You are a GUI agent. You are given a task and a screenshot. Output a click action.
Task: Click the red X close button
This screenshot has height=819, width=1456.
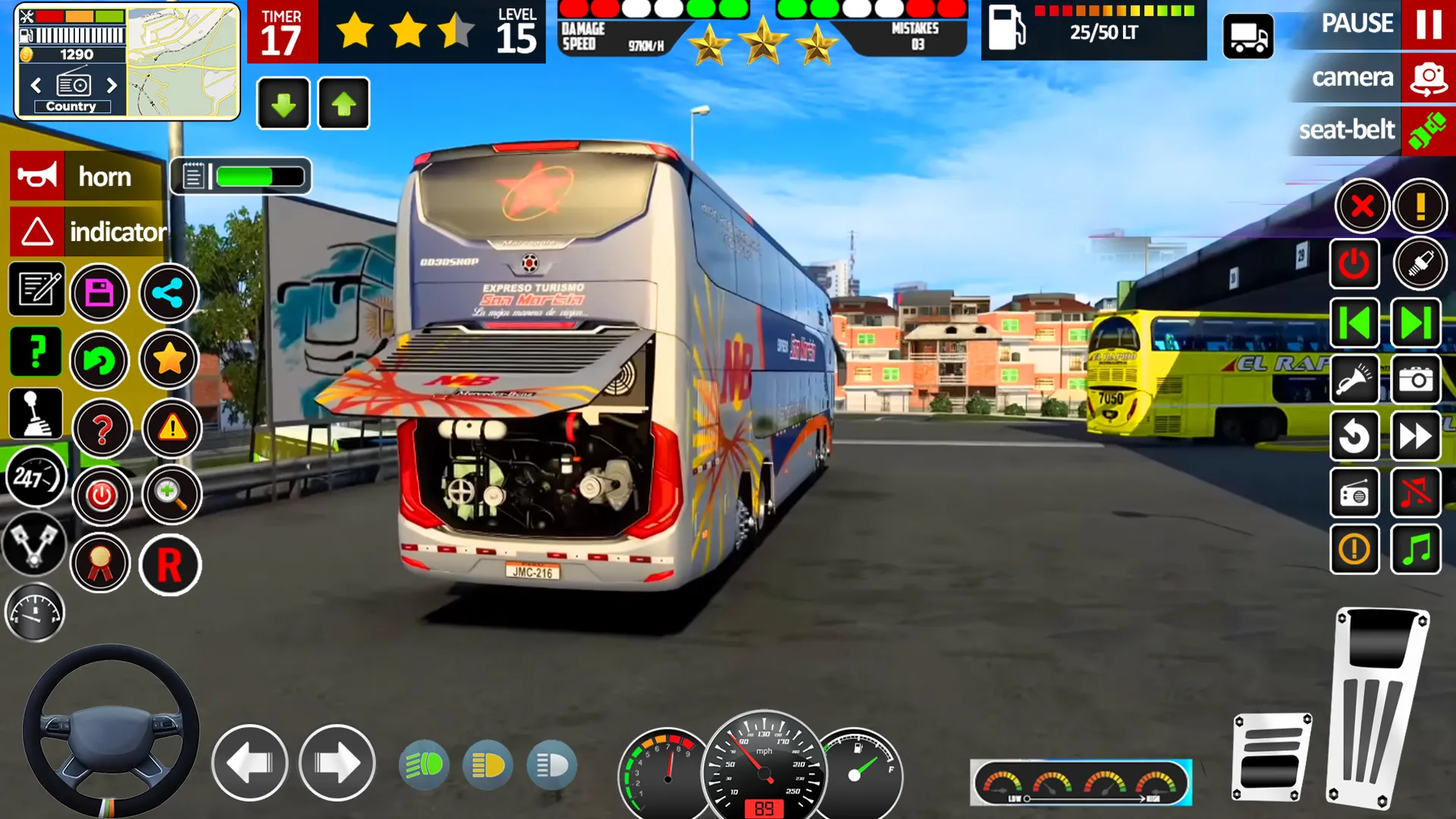tap(1362, 206)
